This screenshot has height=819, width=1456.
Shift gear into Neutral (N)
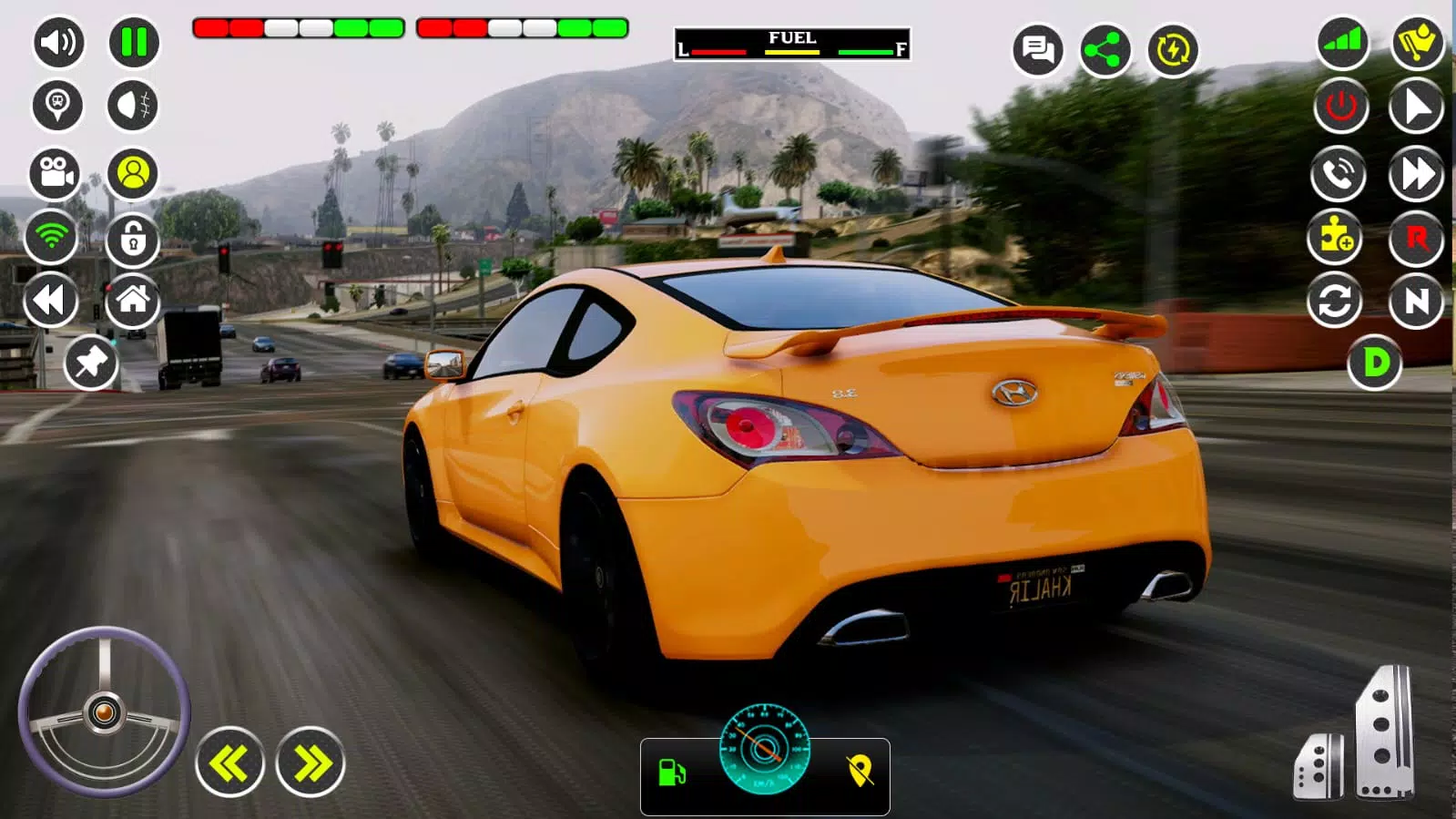pos(1416,301)
